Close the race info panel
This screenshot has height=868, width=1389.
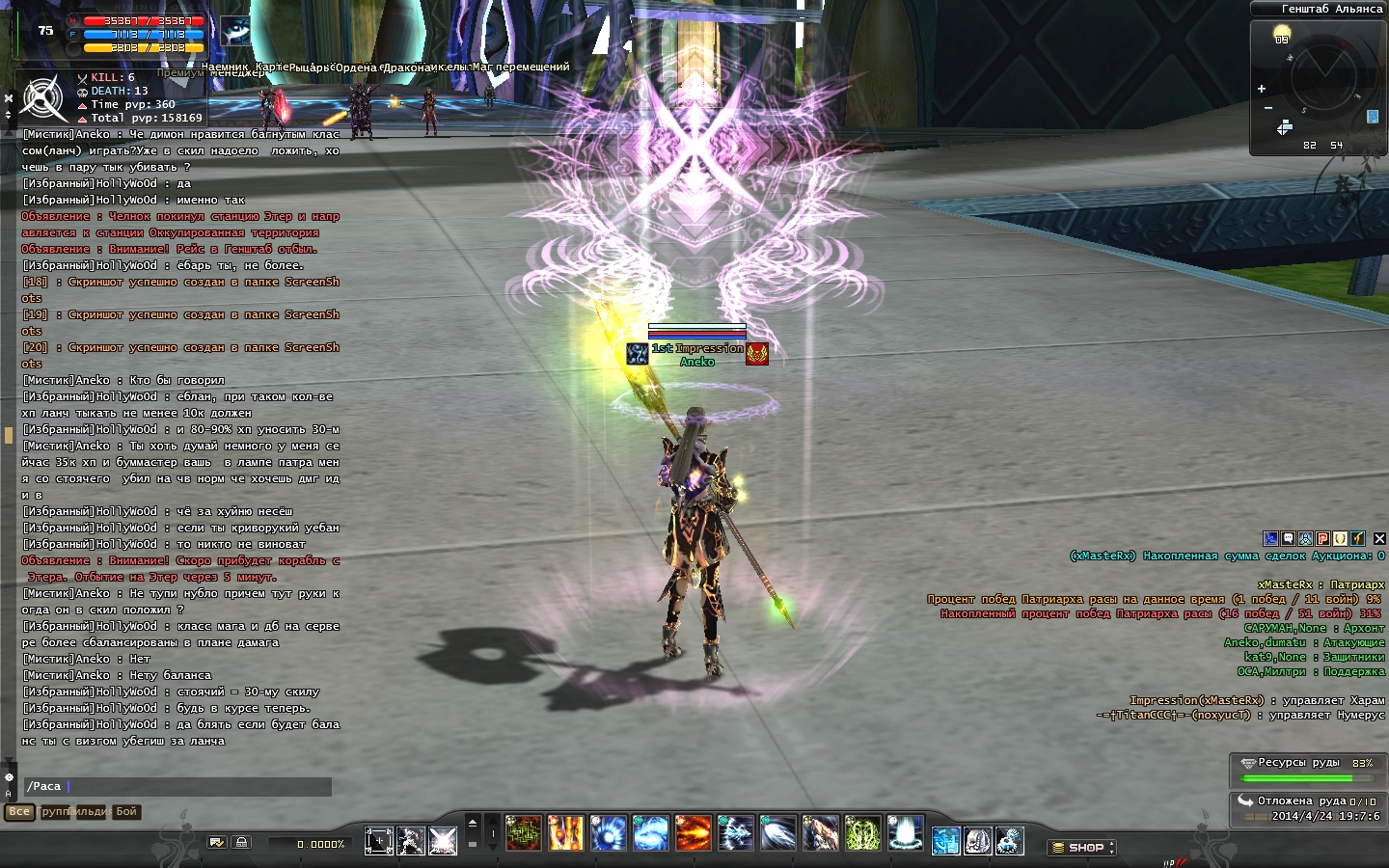click(x=1379, y=538)
